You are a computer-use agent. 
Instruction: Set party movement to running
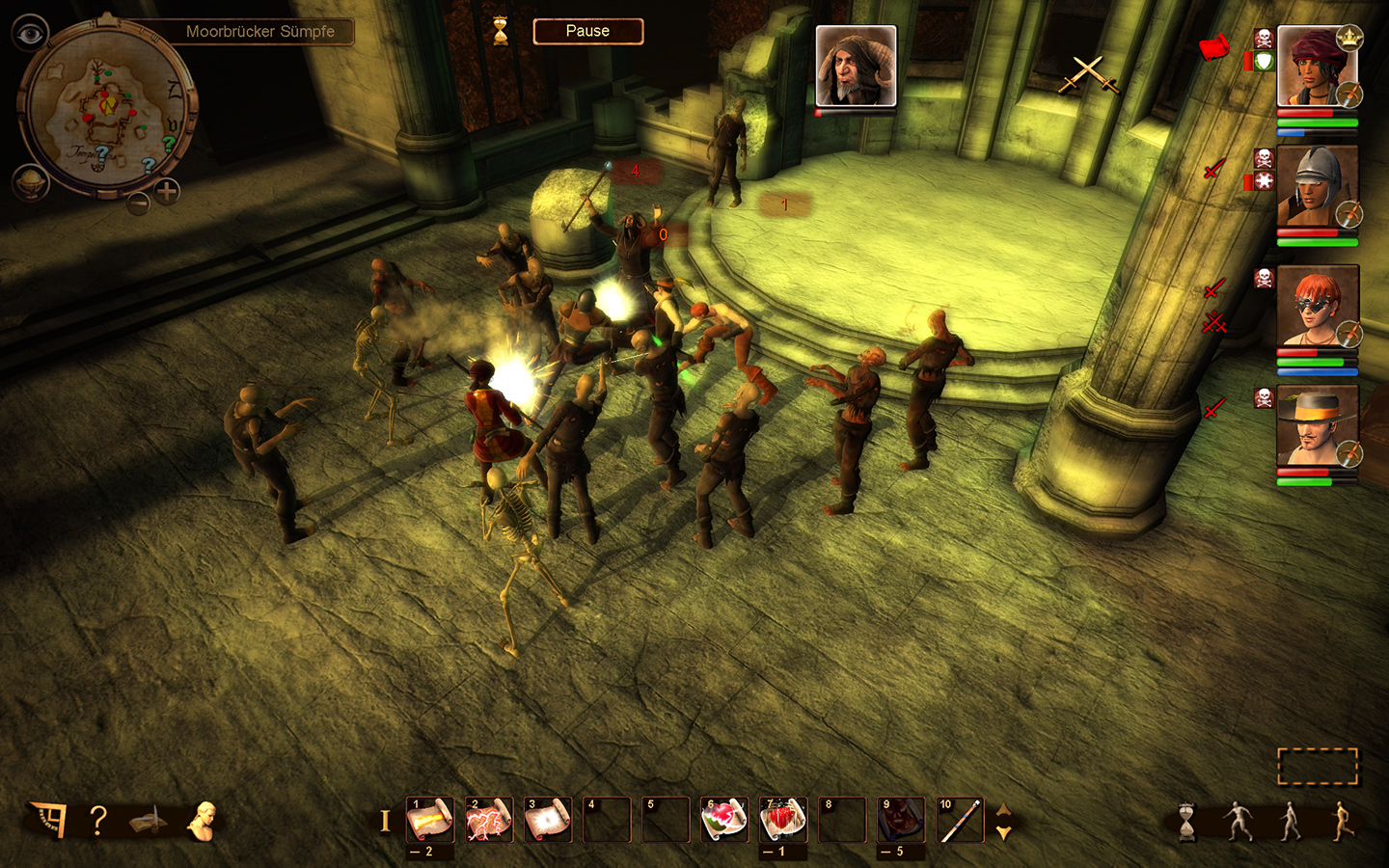(1342, 821)
